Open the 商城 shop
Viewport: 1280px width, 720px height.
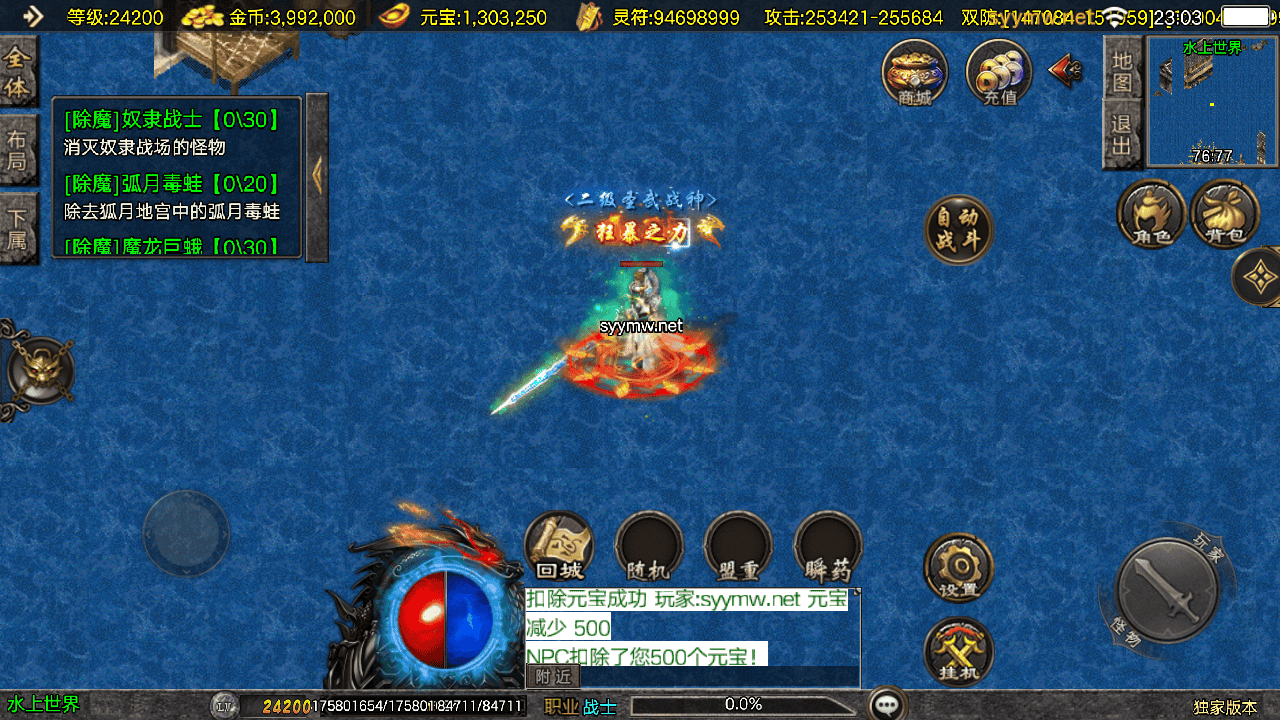pos(914,73)
